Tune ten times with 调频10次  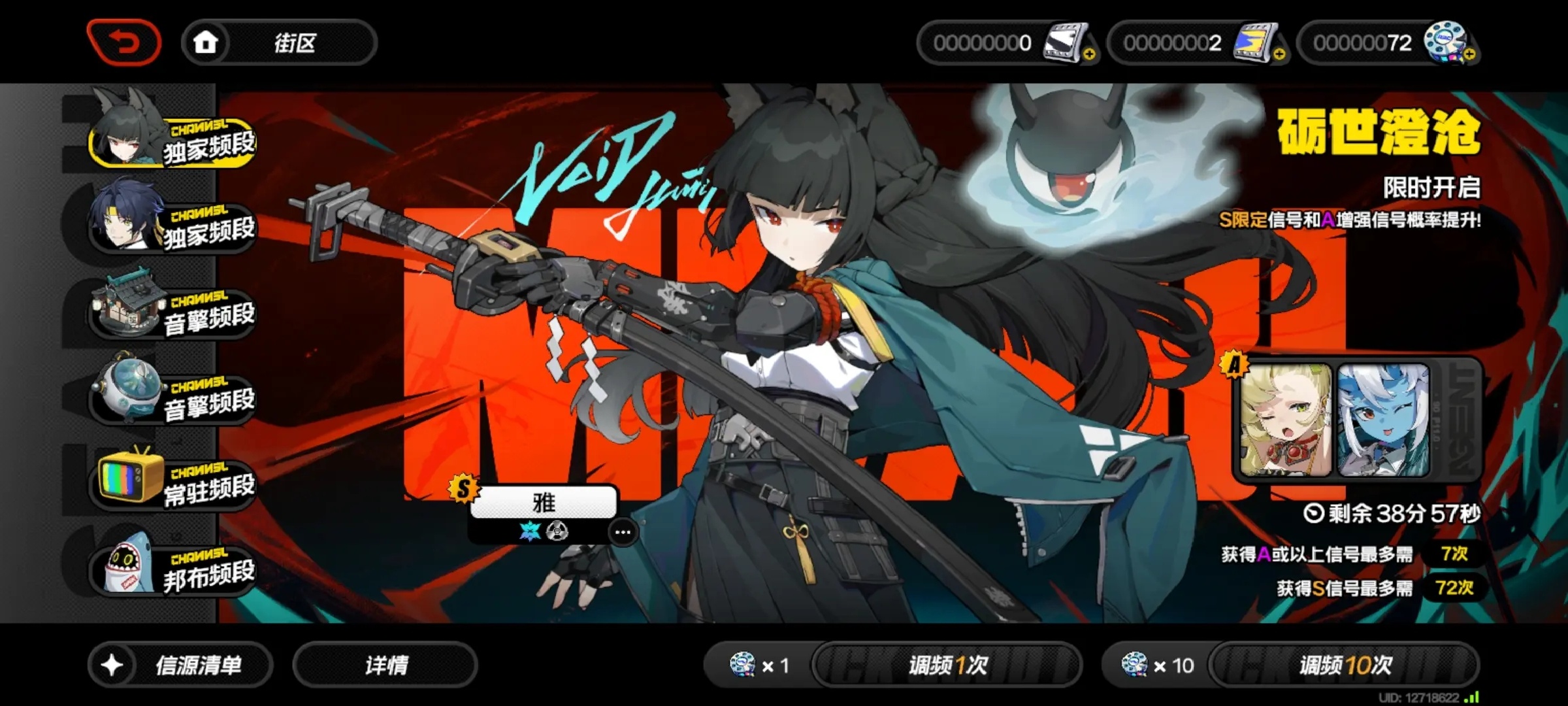pyautogui.click(x=1345, y=665)
